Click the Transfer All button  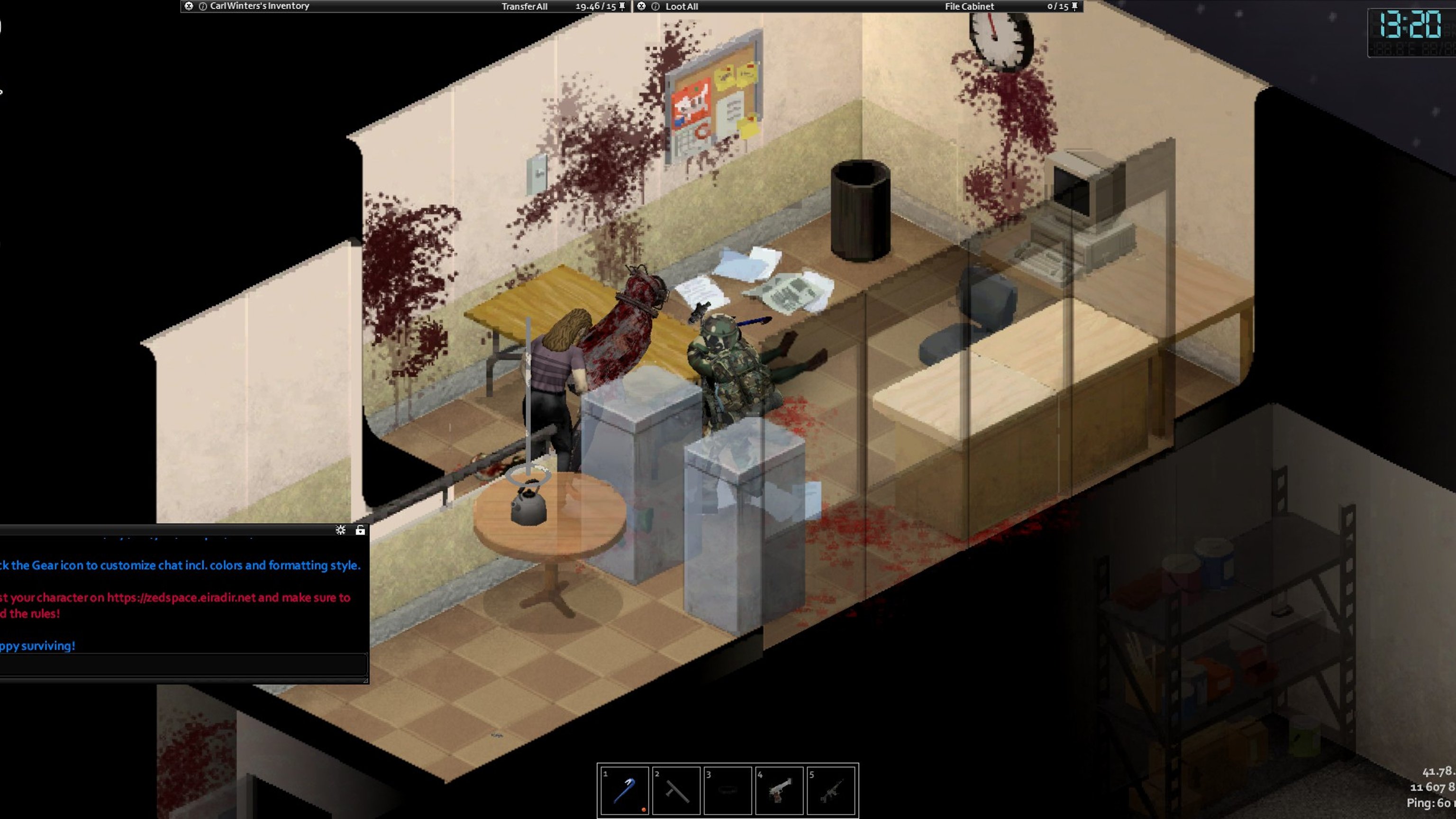tap(524, 6)
